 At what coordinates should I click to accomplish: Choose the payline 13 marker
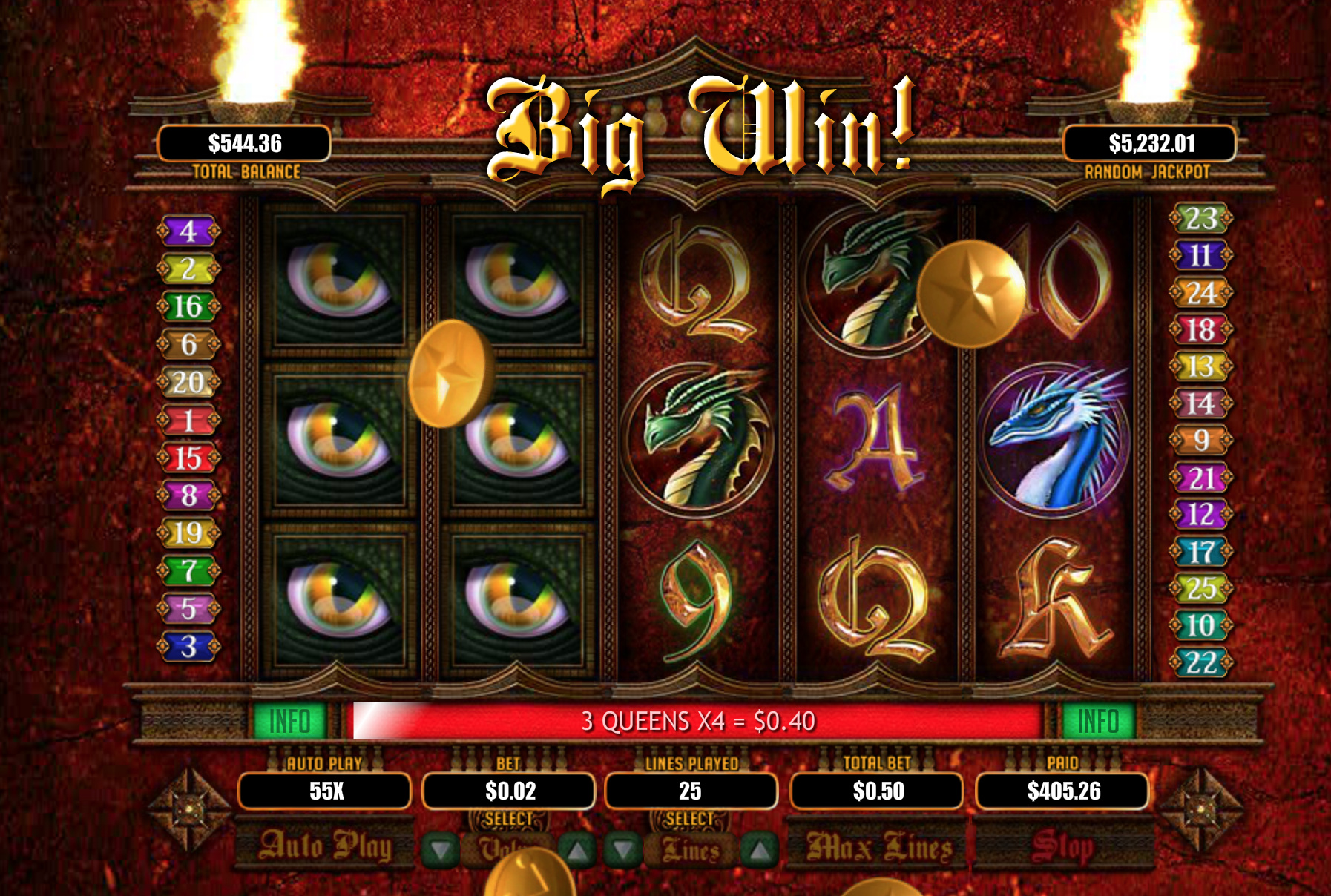click(x=1200, y=366)
